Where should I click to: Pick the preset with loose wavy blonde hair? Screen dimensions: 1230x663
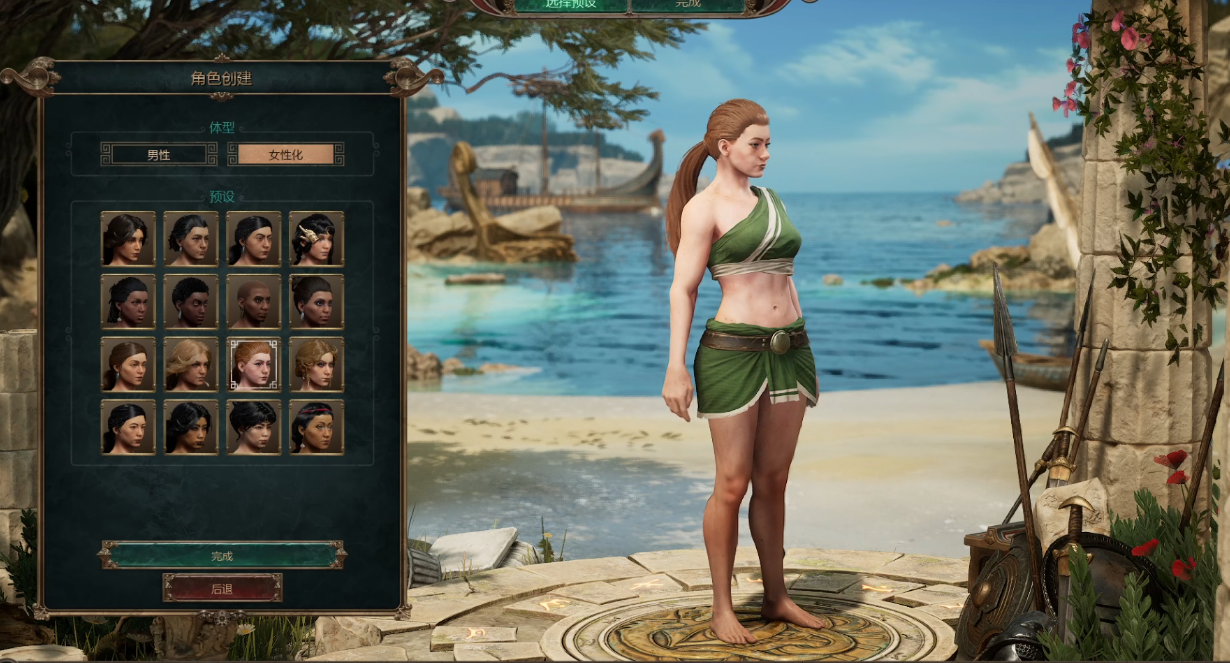tap(190, 364)
